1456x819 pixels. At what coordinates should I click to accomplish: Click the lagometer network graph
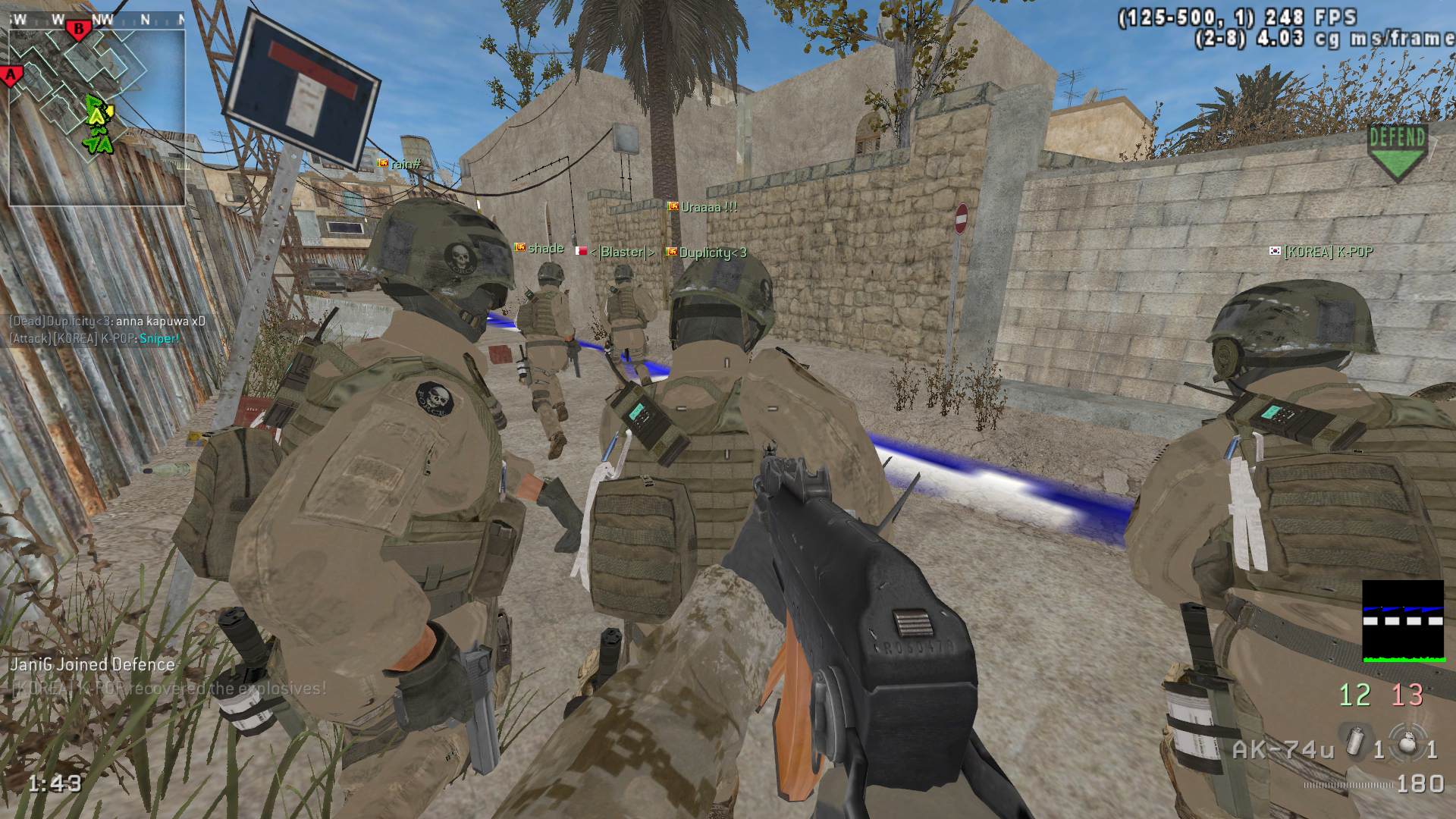[1403, 621]
